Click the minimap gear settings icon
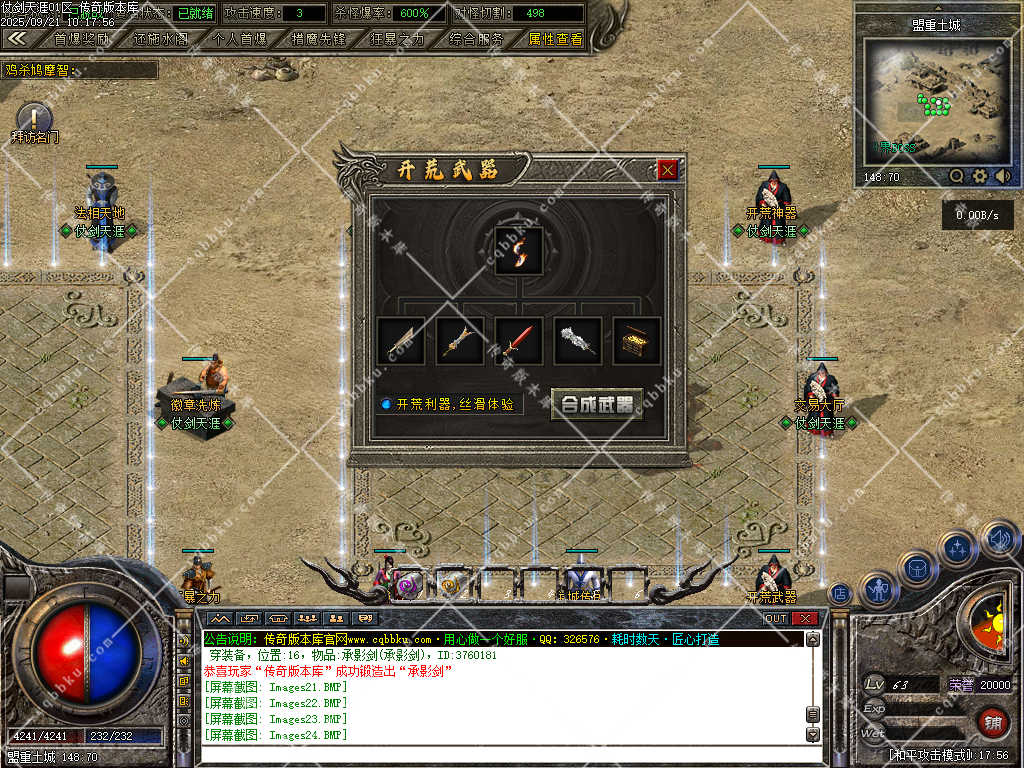The width and height of the screenshot is (1024, 768). (x=979, y=176)
